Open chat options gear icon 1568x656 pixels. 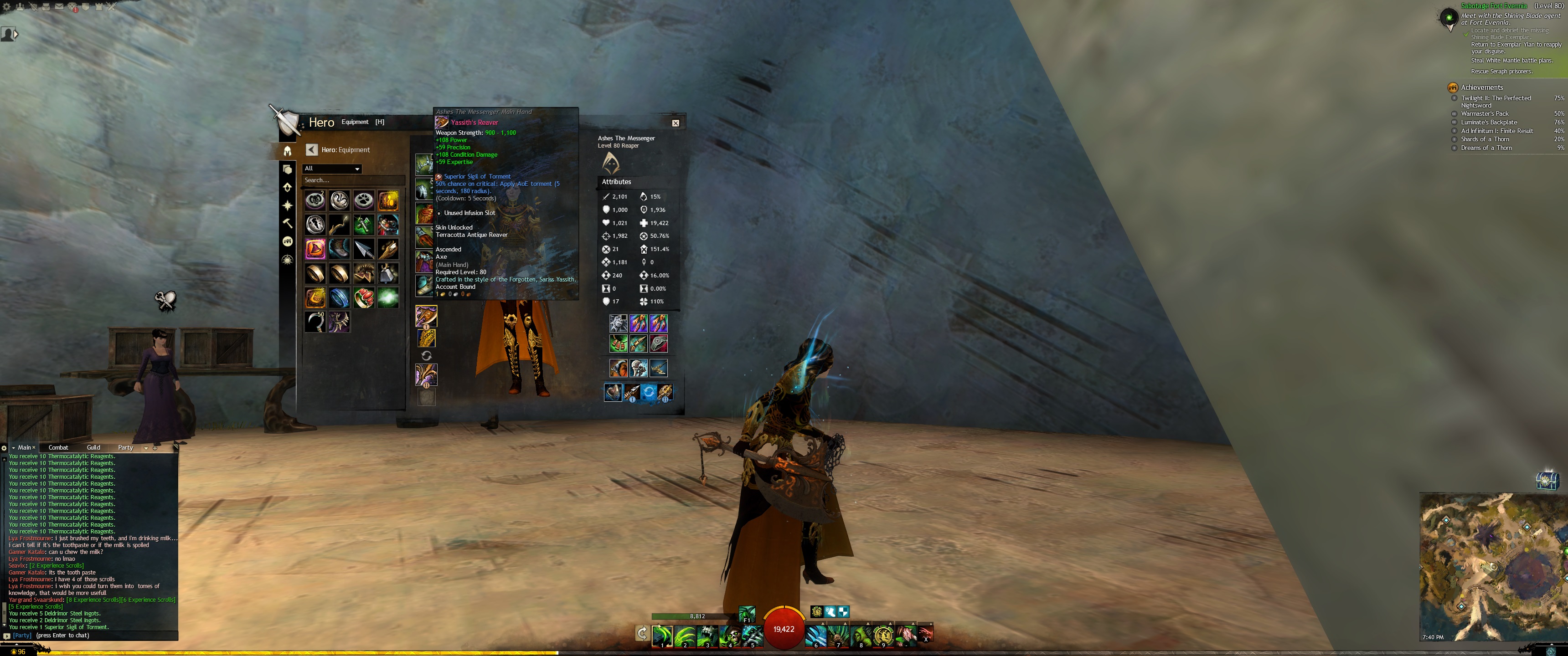(x=4, y=448)
